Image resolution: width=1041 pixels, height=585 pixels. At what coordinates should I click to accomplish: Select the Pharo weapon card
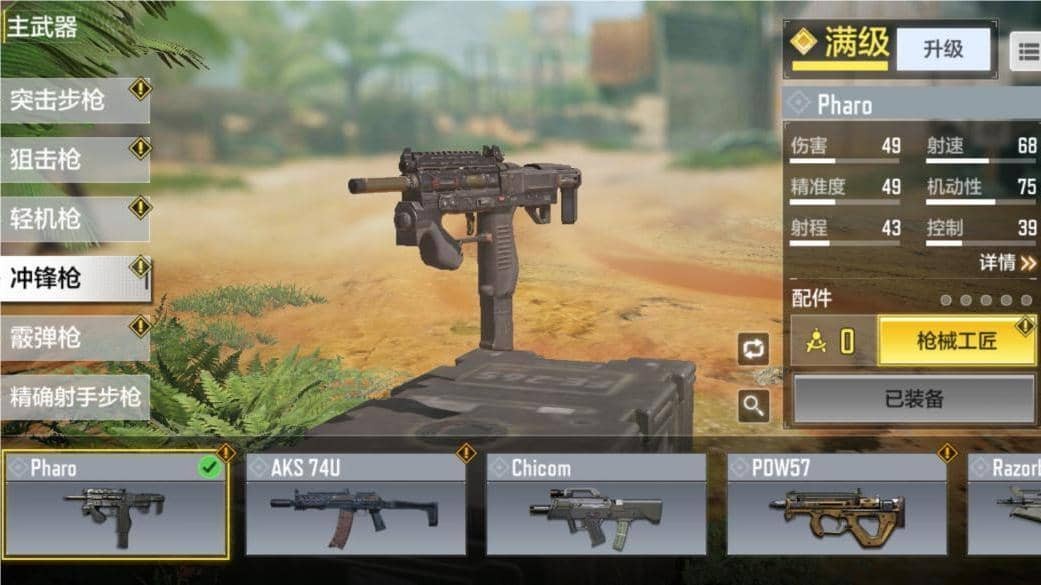click(x=115, y=505)
